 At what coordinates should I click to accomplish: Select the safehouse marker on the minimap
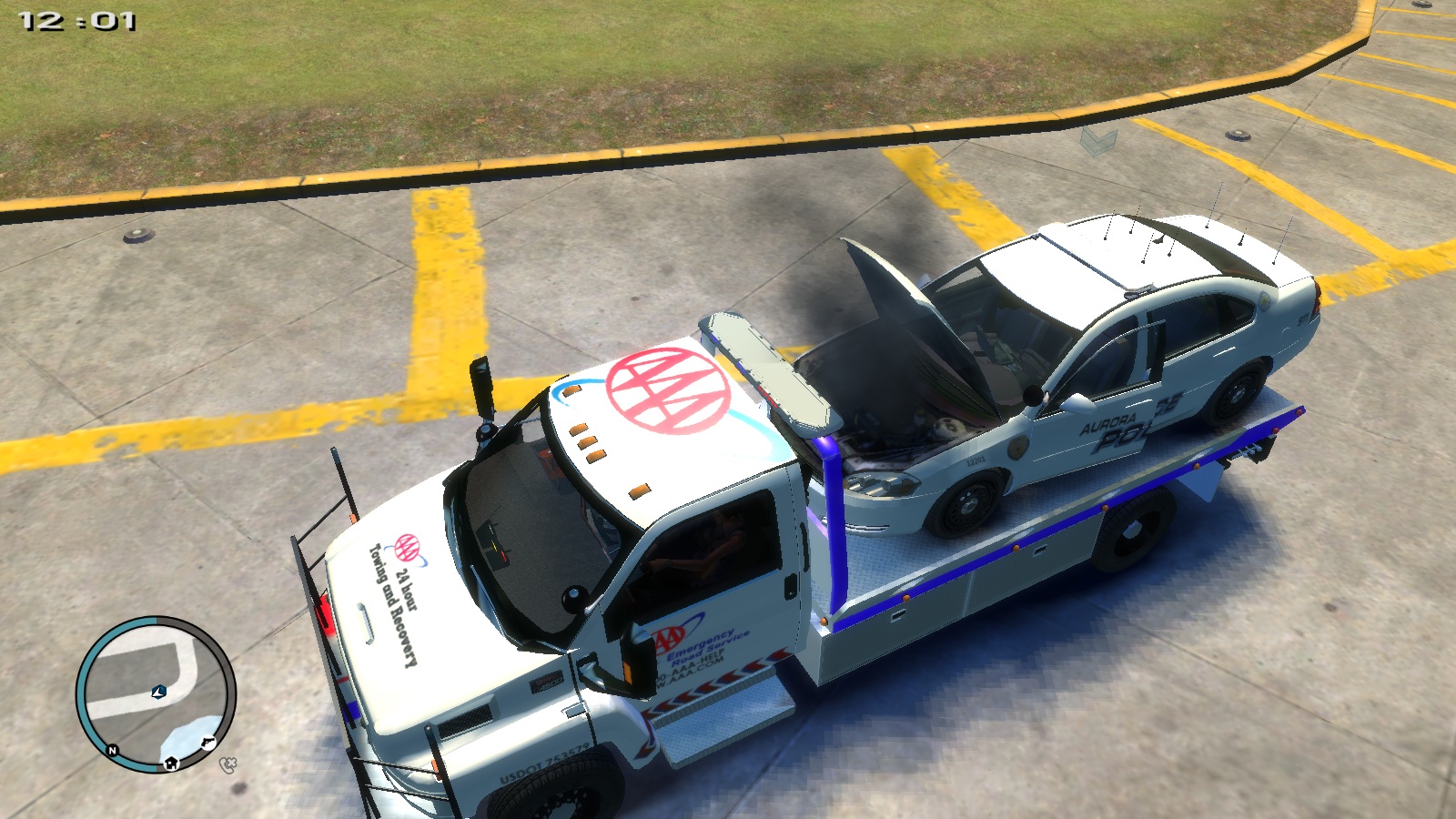[x=170, y=763]
